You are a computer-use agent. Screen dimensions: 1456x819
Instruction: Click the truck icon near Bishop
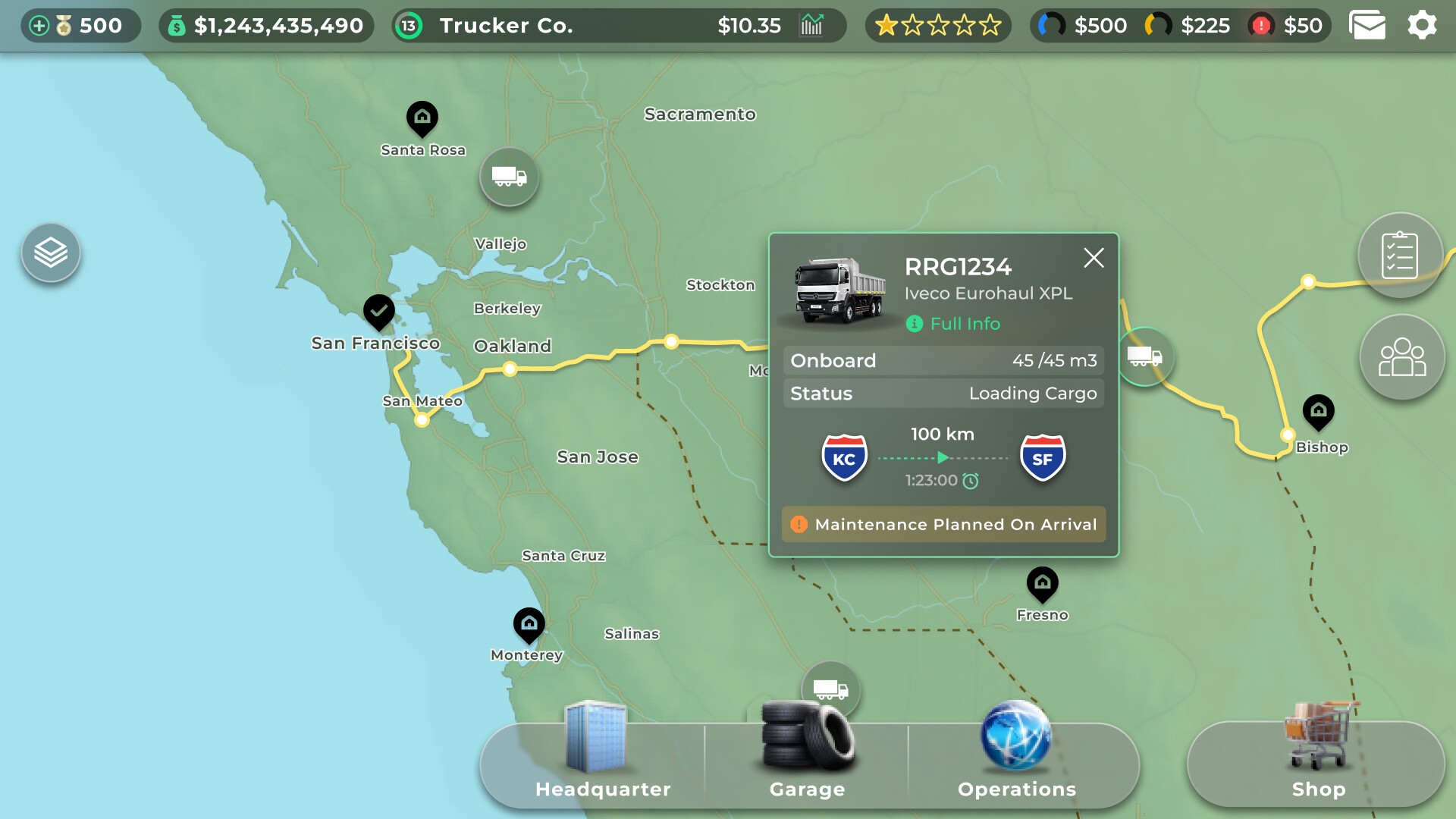tap(1145, 356)
